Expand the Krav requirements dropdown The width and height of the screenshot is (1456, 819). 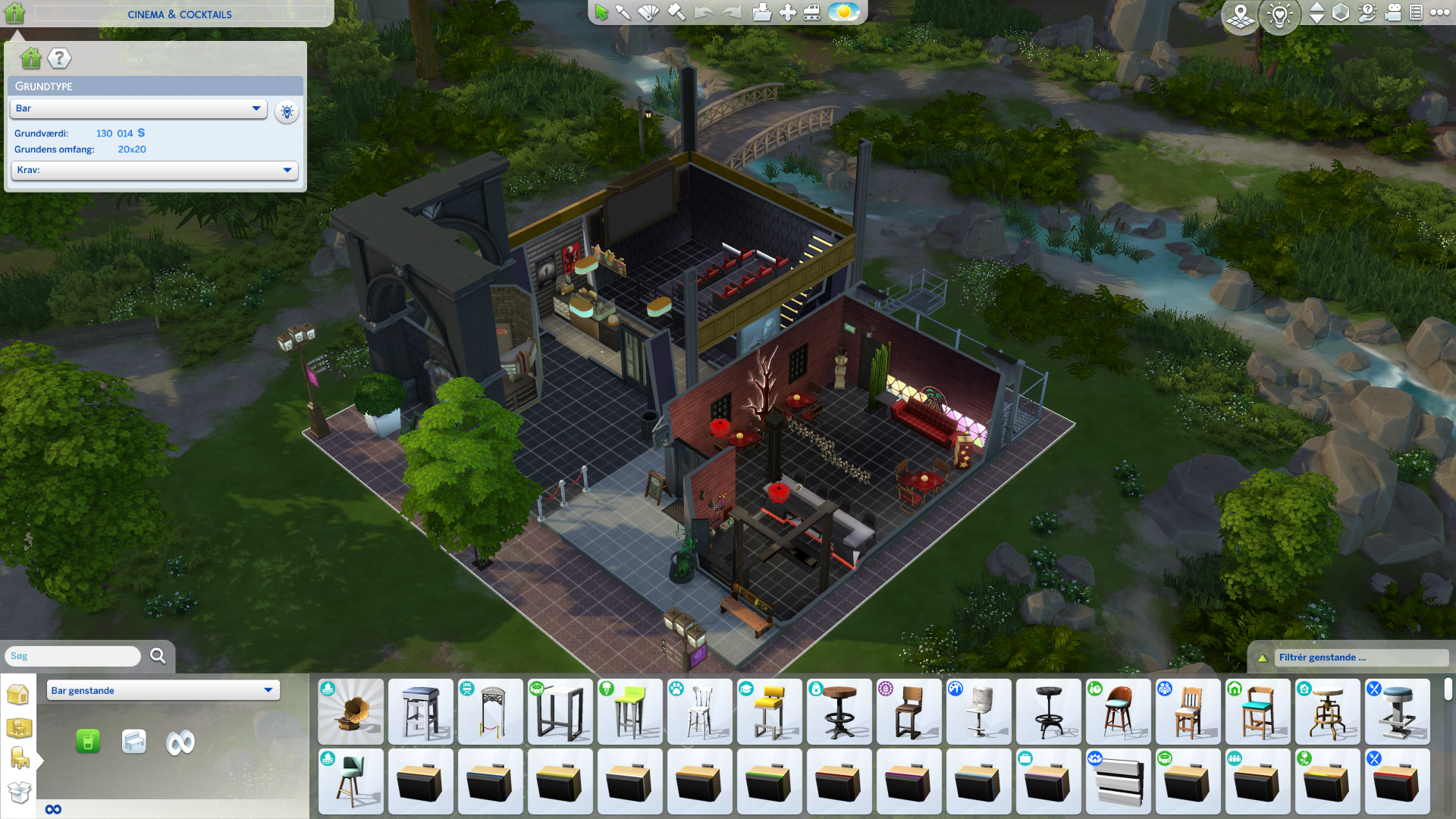click(154, 170)
